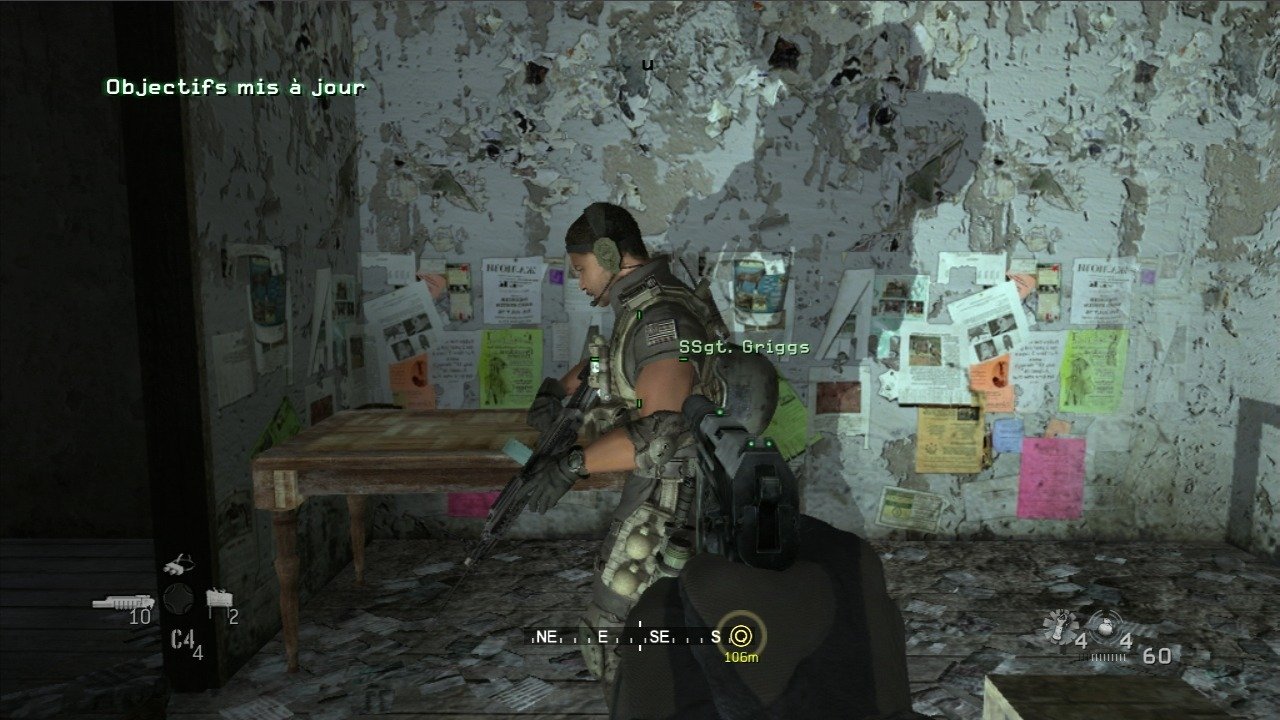Click the yellow objective marker on compass
This screenshot has height=720, width=1280.
(741, 635)
